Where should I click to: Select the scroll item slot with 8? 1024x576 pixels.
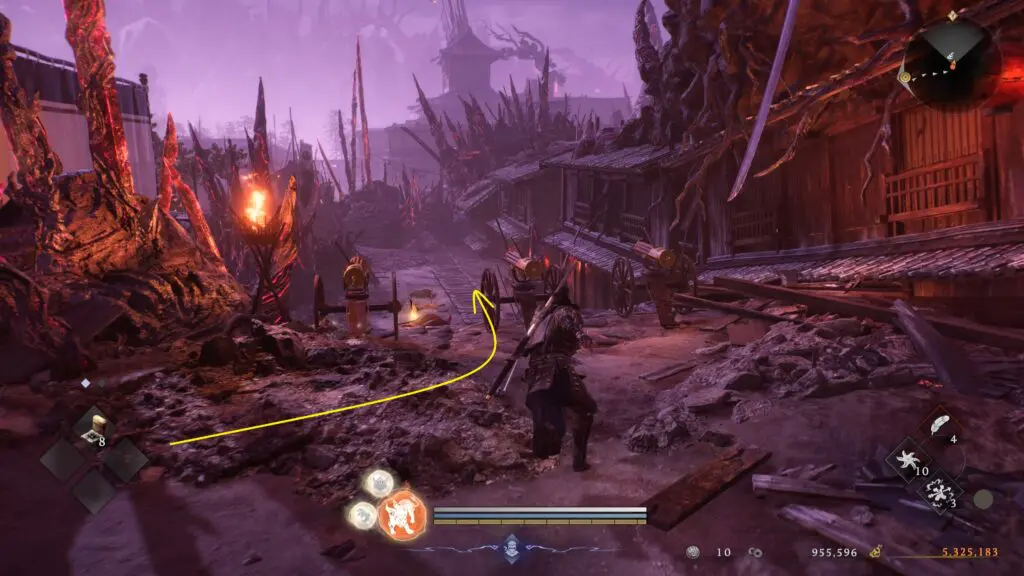click(91, 426)
